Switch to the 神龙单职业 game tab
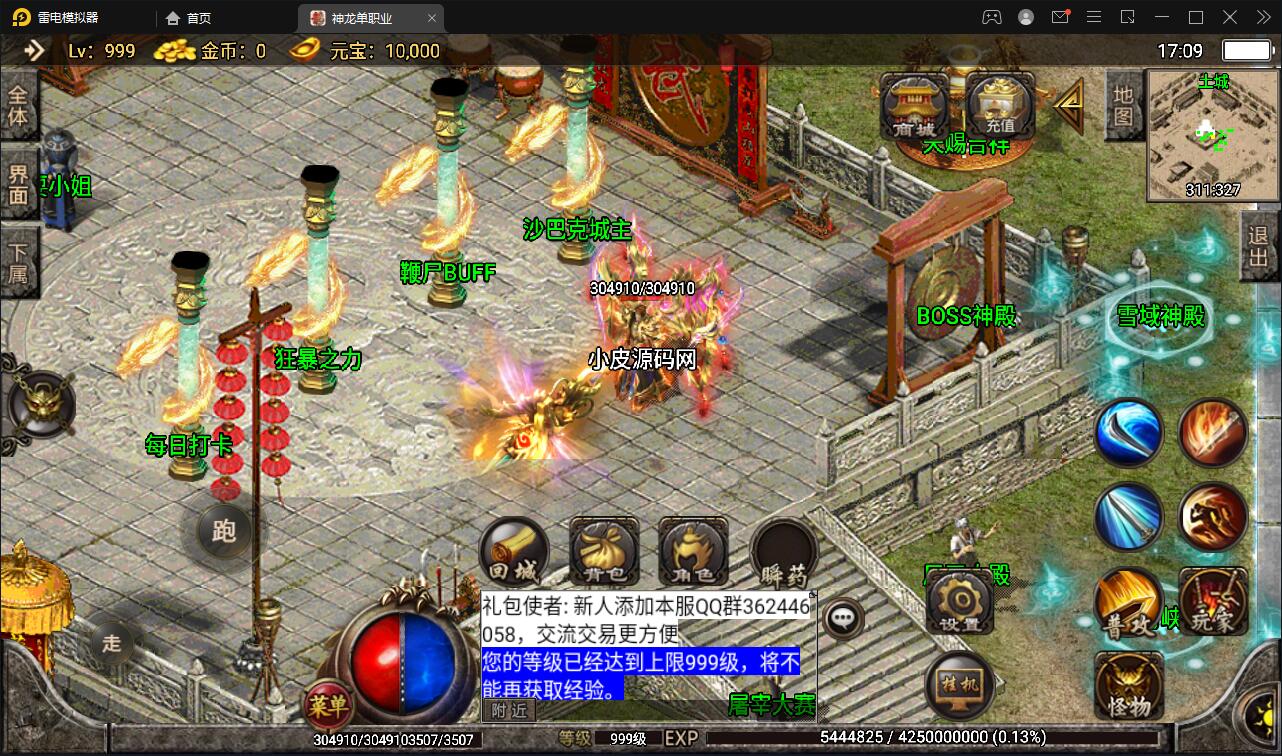This screenshot has height=756, width=1282. pyautogui.click(x=363, y=17)
